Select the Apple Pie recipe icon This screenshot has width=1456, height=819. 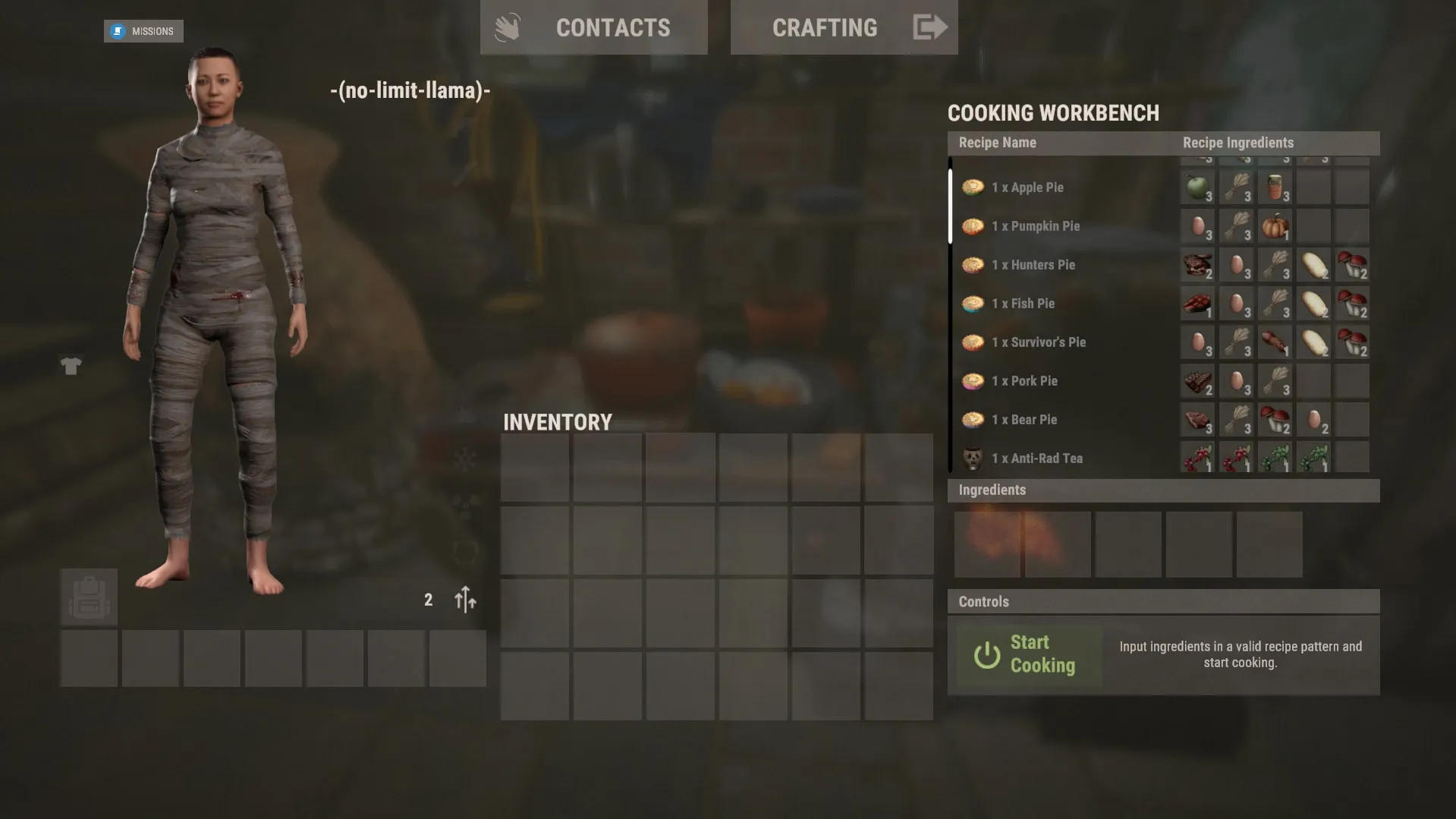pos(973,187)
